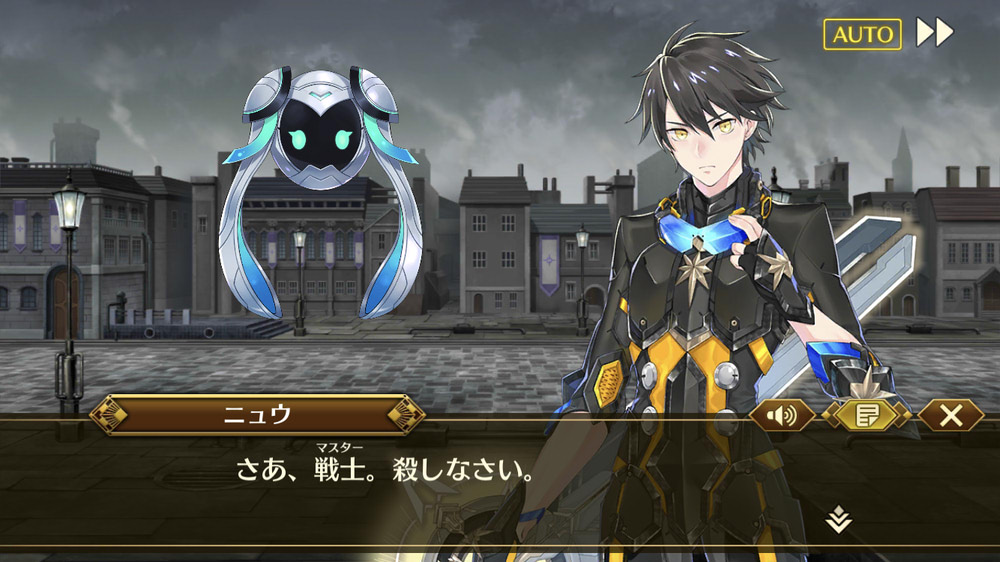The width and height of the screenshot is (1000, 562).
Task: Fast-forward the story with the double arrow
Action: (935, 33)
